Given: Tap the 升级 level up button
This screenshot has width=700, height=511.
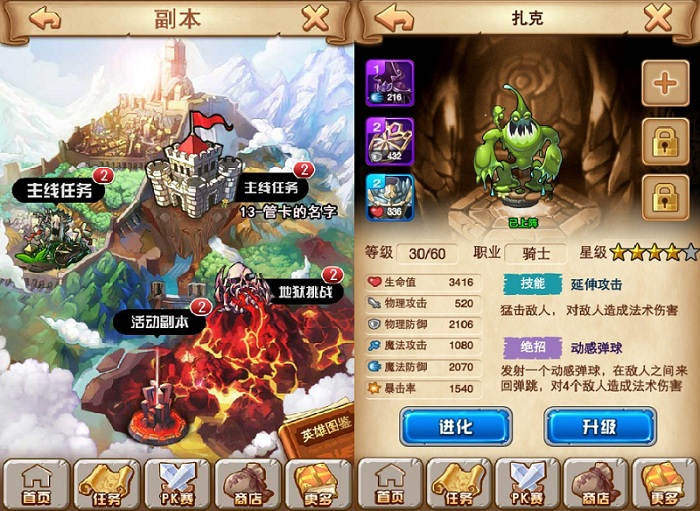Looking at the screenshot, I should [600, 427].
